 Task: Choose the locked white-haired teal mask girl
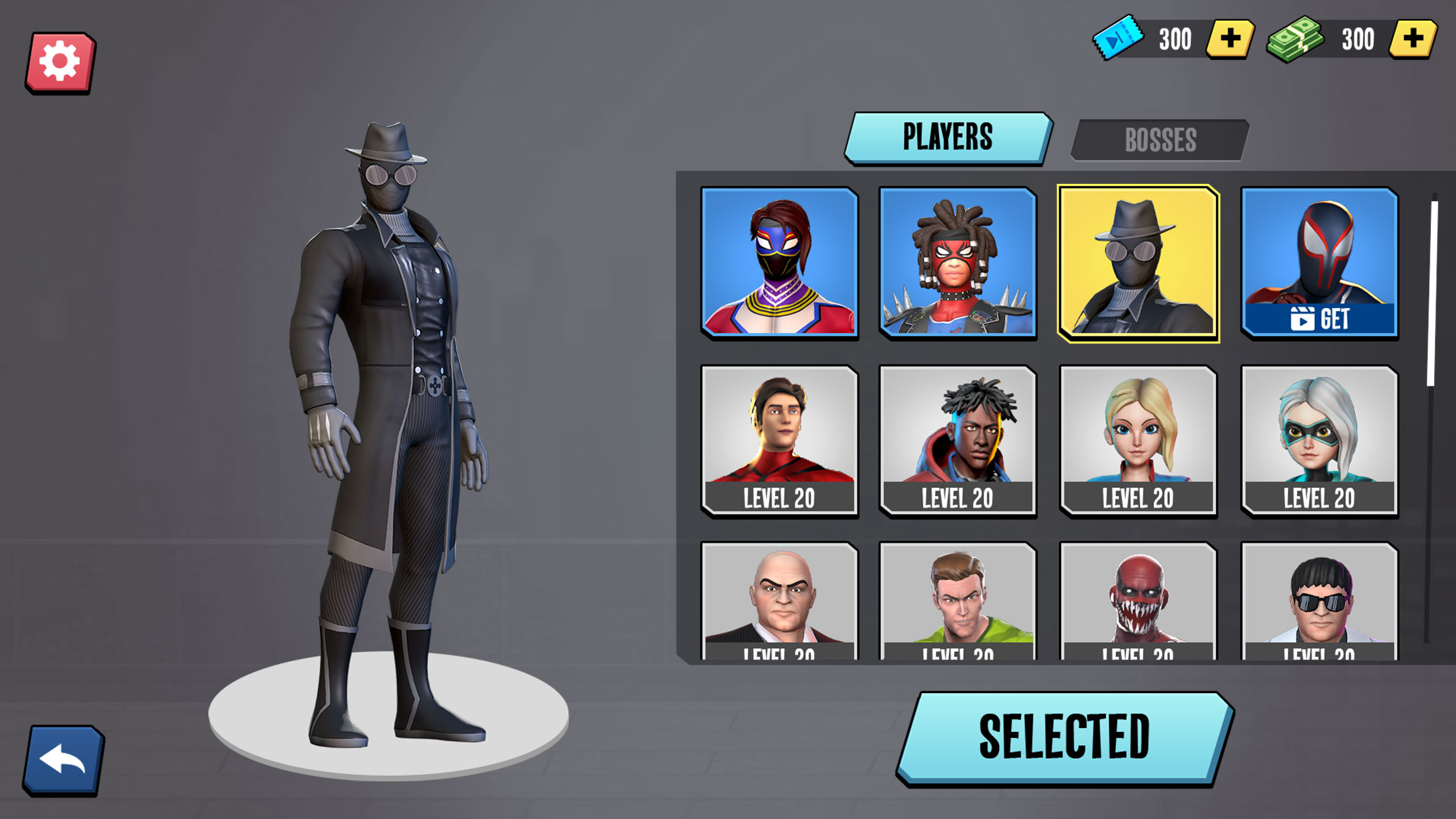click(1319, 440)
